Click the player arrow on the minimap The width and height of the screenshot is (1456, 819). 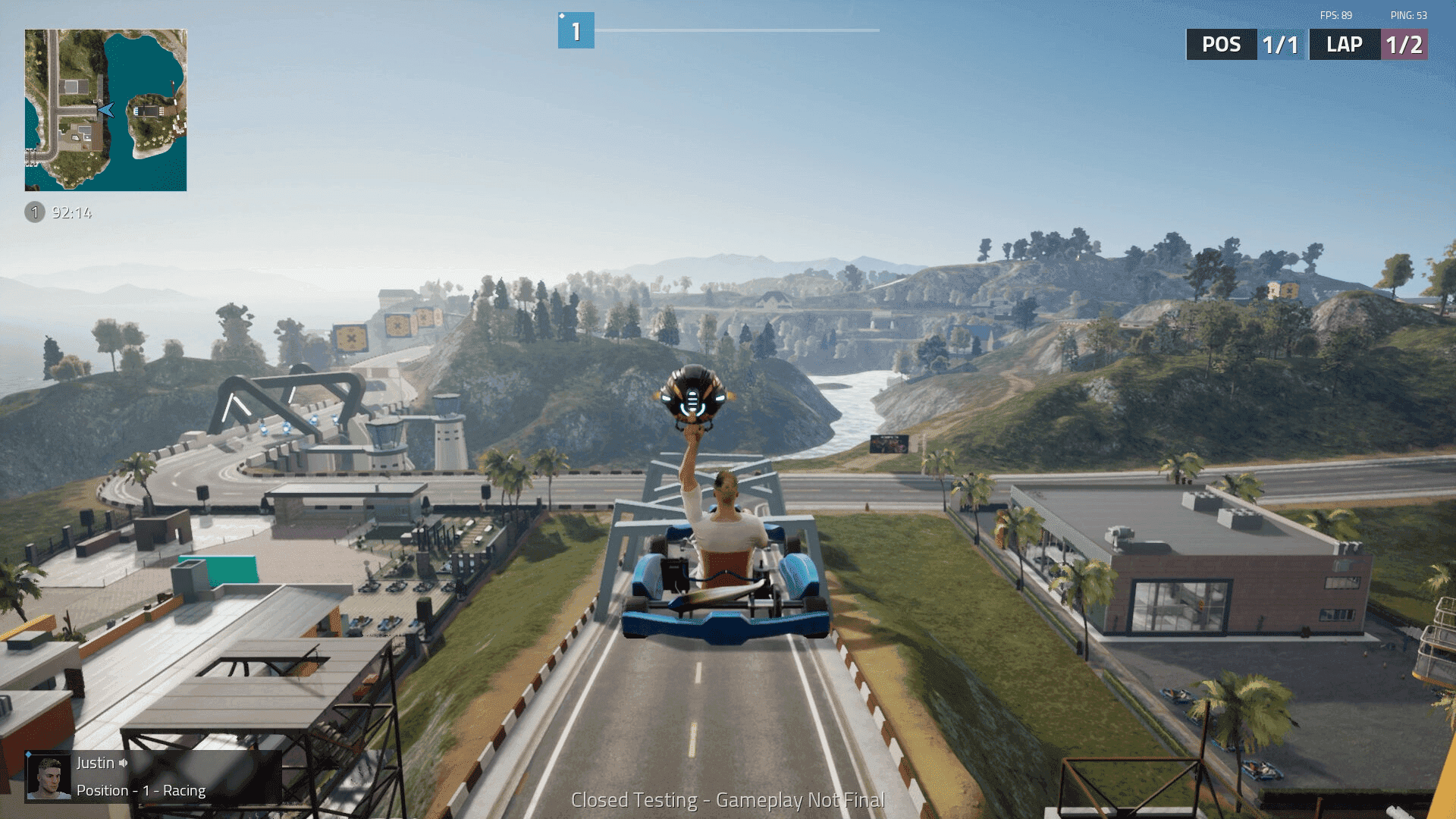(106, 110)
